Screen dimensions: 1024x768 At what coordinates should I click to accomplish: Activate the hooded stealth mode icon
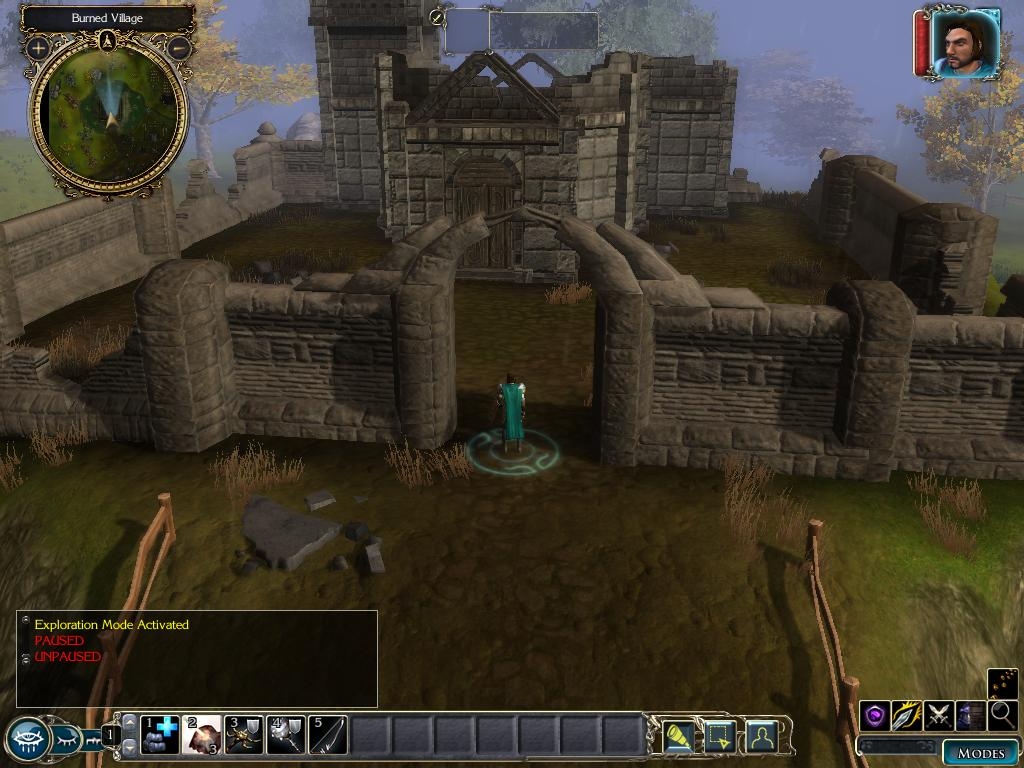point(970,716)
